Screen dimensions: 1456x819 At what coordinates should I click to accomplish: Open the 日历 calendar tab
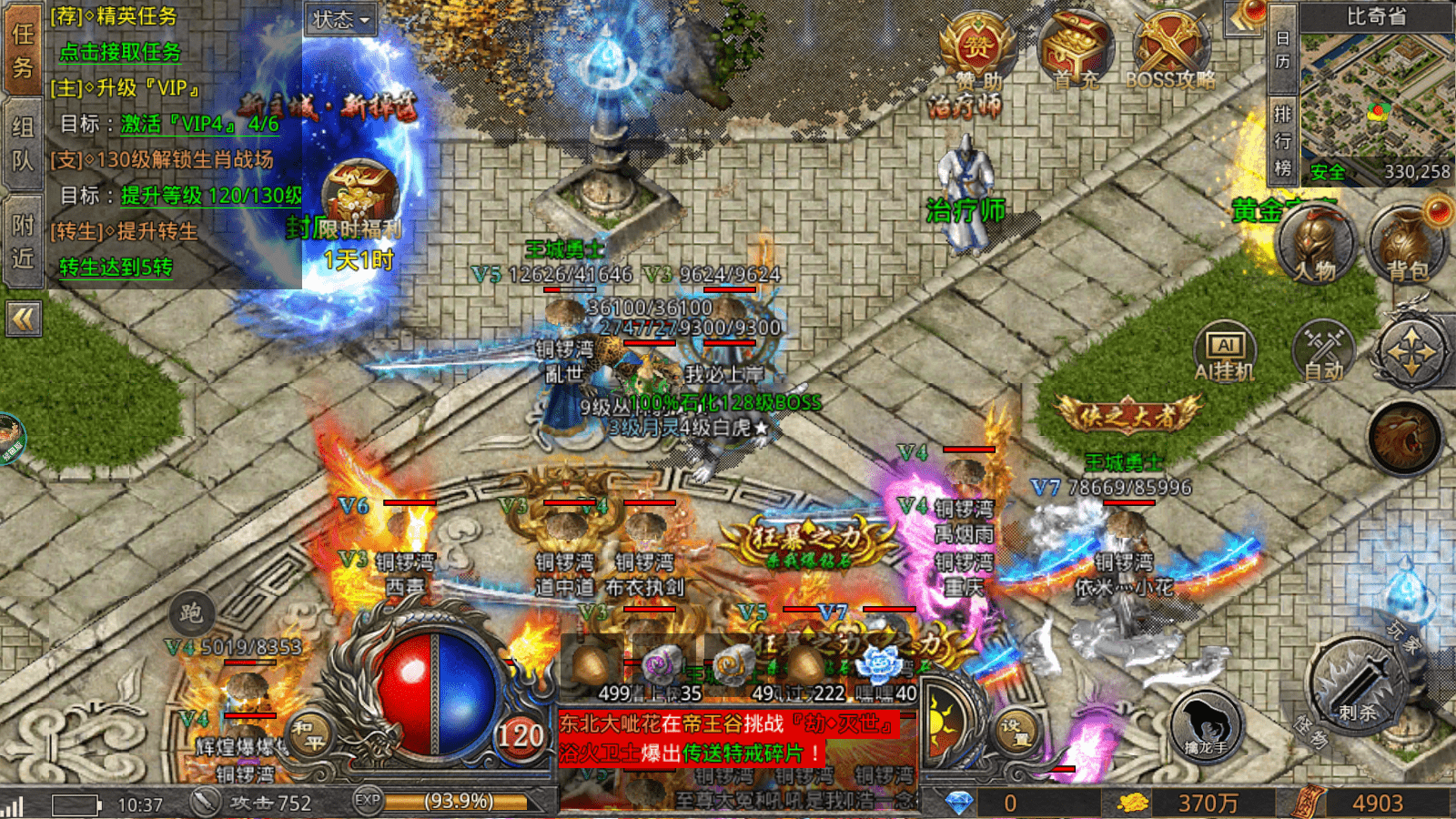1282,50
